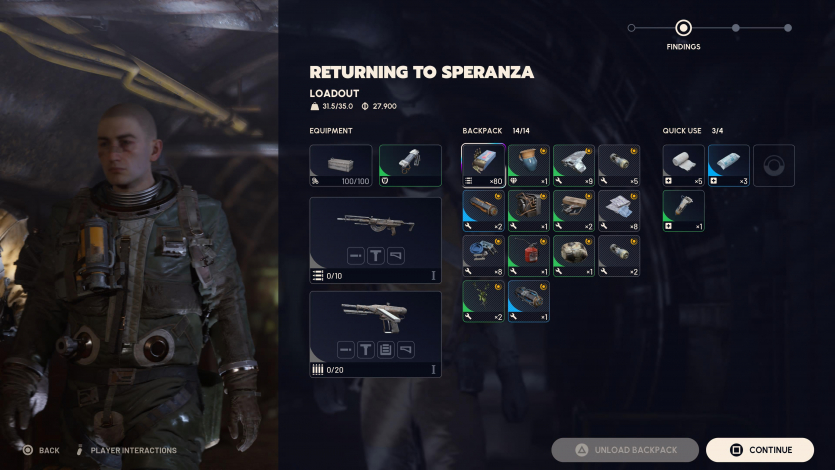This screenshot has height=470, width=835.
Task: Select the red canister backpack item
Action: tap(528, 255)
